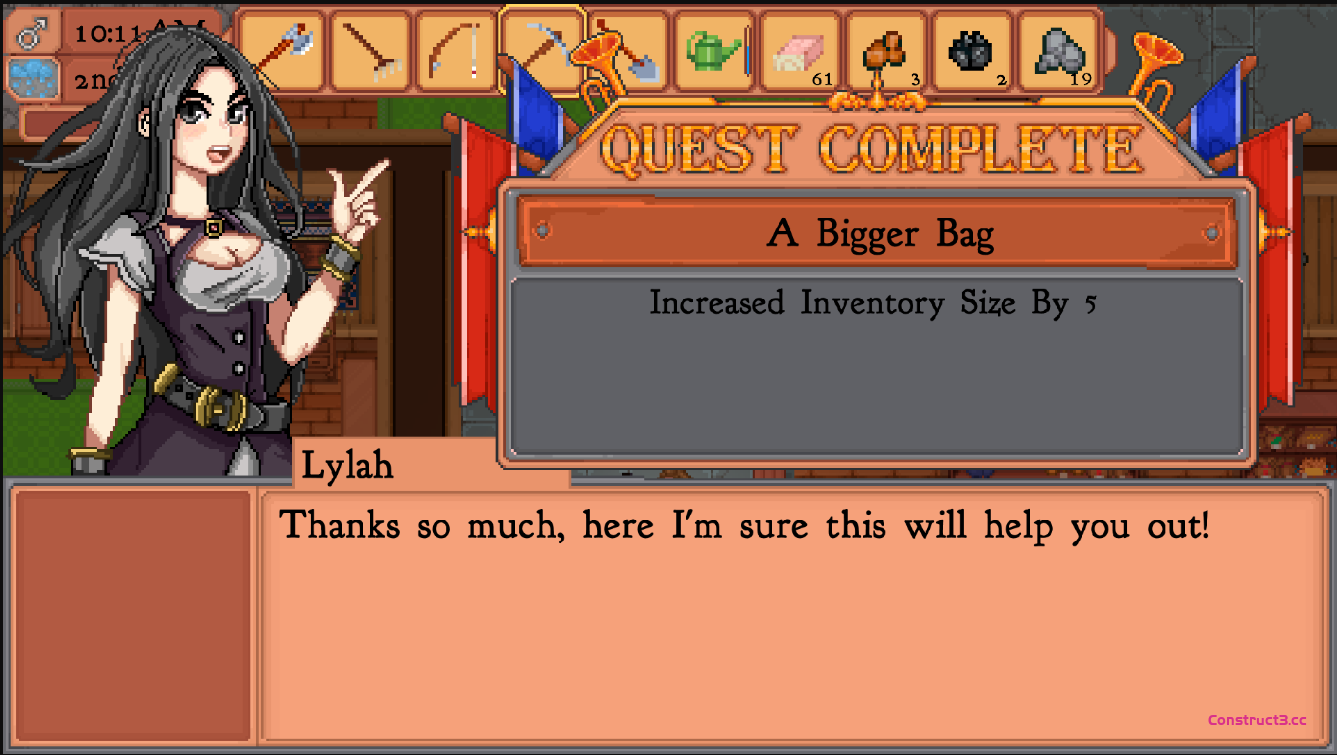Choose the stone stack of 19
The image size is (1337, 755).
(1058, 50)
